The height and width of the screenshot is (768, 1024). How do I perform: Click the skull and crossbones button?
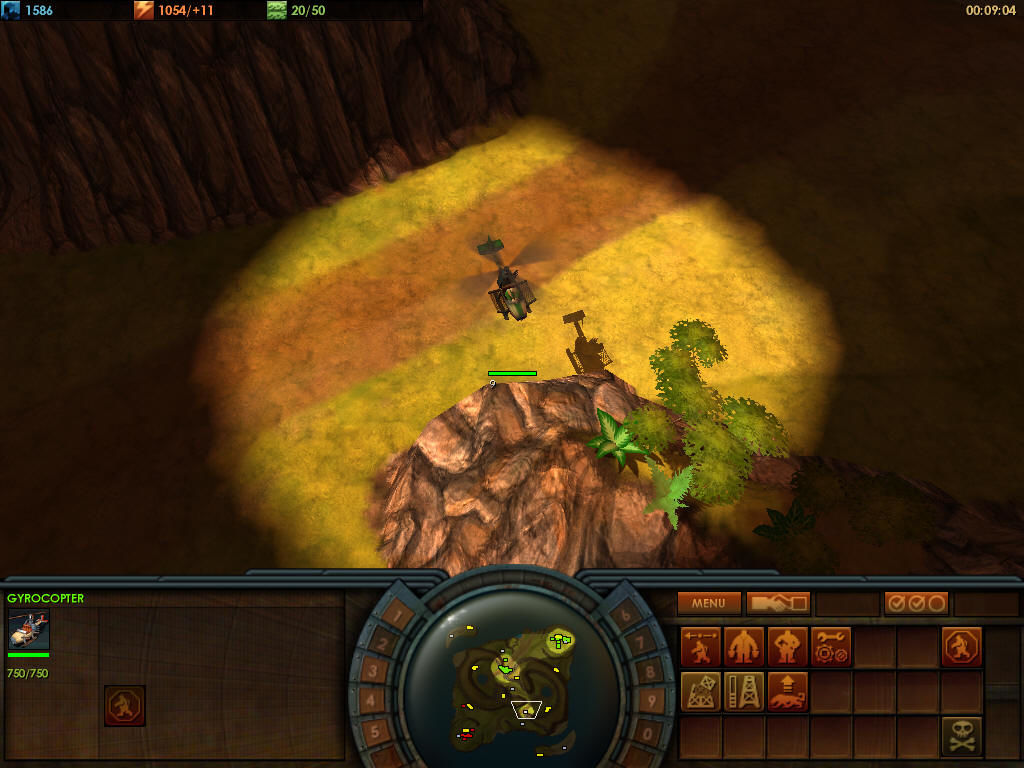pos(961,735)
